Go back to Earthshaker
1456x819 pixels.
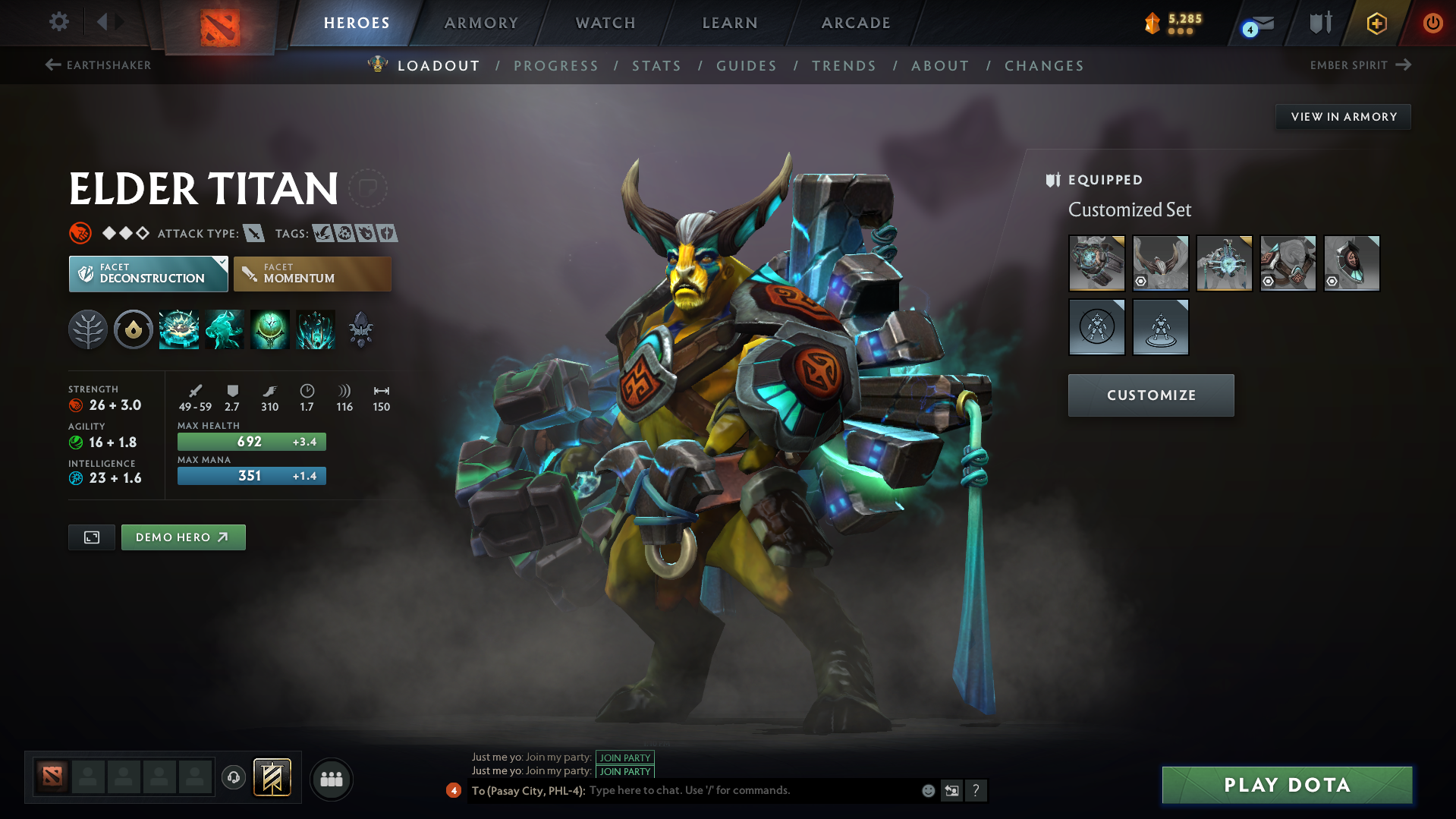(x=99, y=65)
